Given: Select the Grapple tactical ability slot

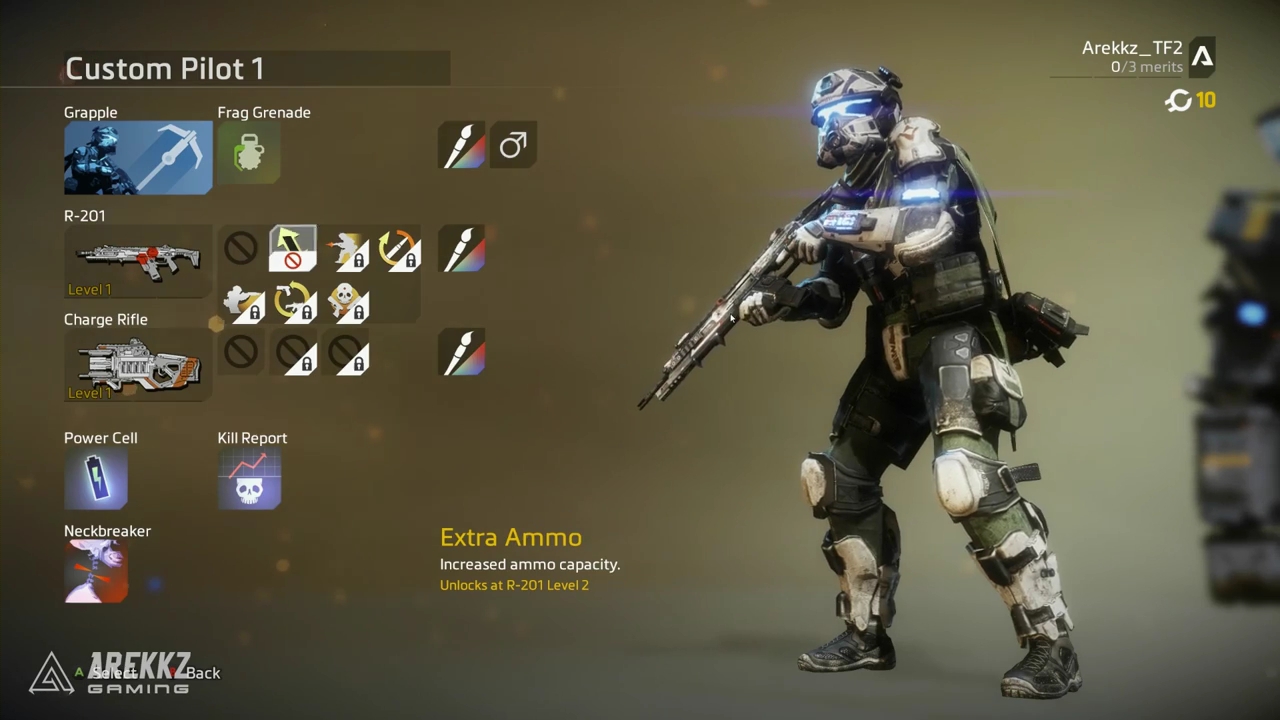Looking at the screenshot, I should [138, 158].
